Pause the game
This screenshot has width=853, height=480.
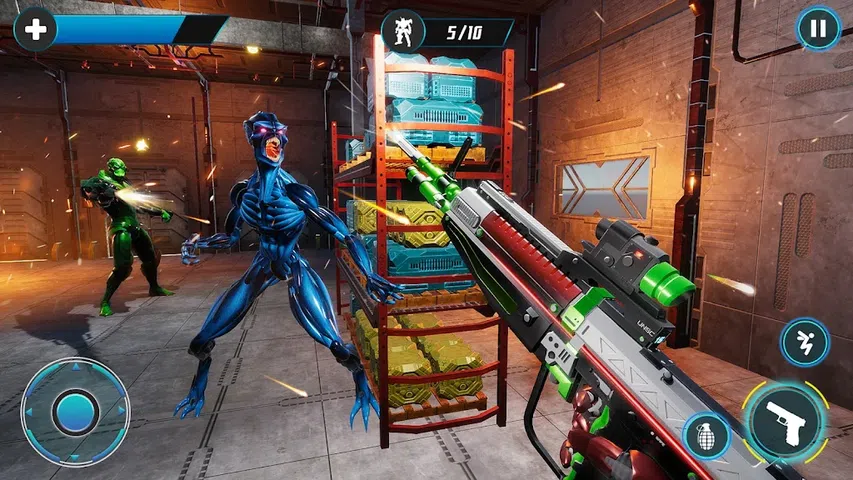pyautogui.click(x=818, y=28)
